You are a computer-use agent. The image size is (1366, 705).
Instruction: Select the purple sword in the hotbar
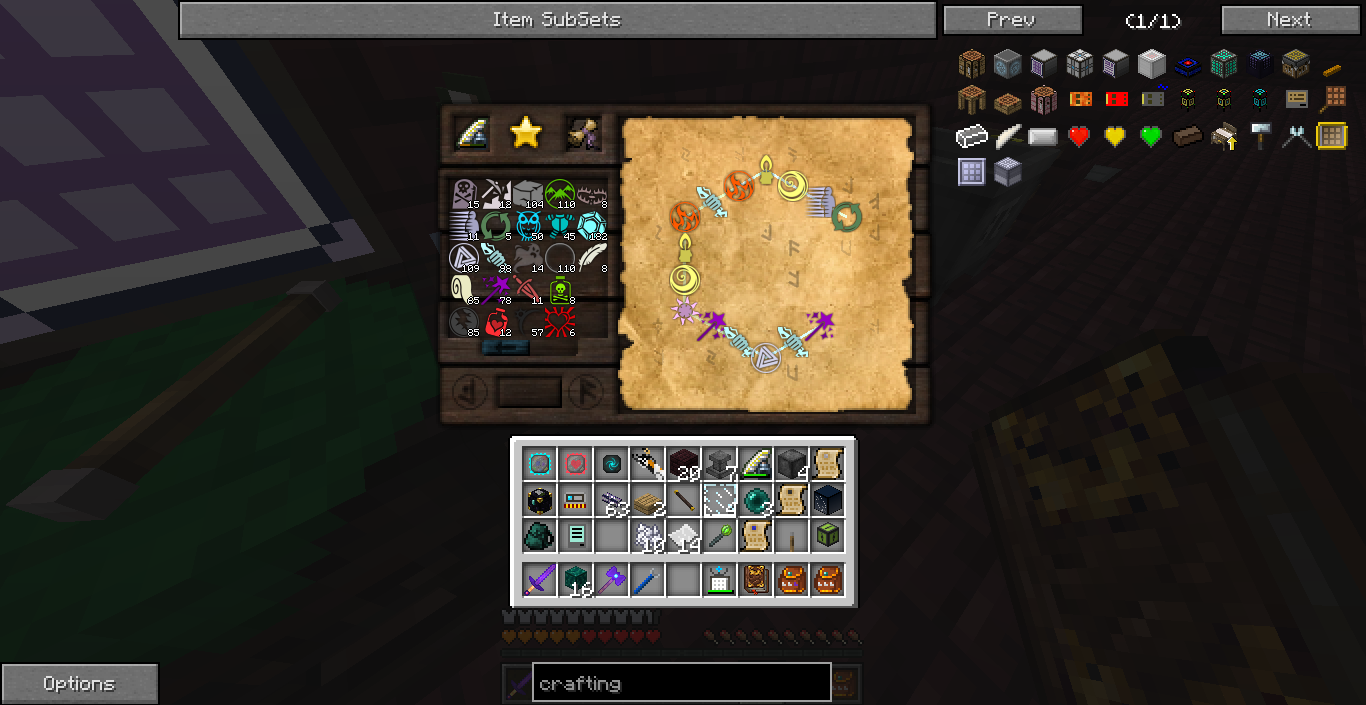[540, 579]
